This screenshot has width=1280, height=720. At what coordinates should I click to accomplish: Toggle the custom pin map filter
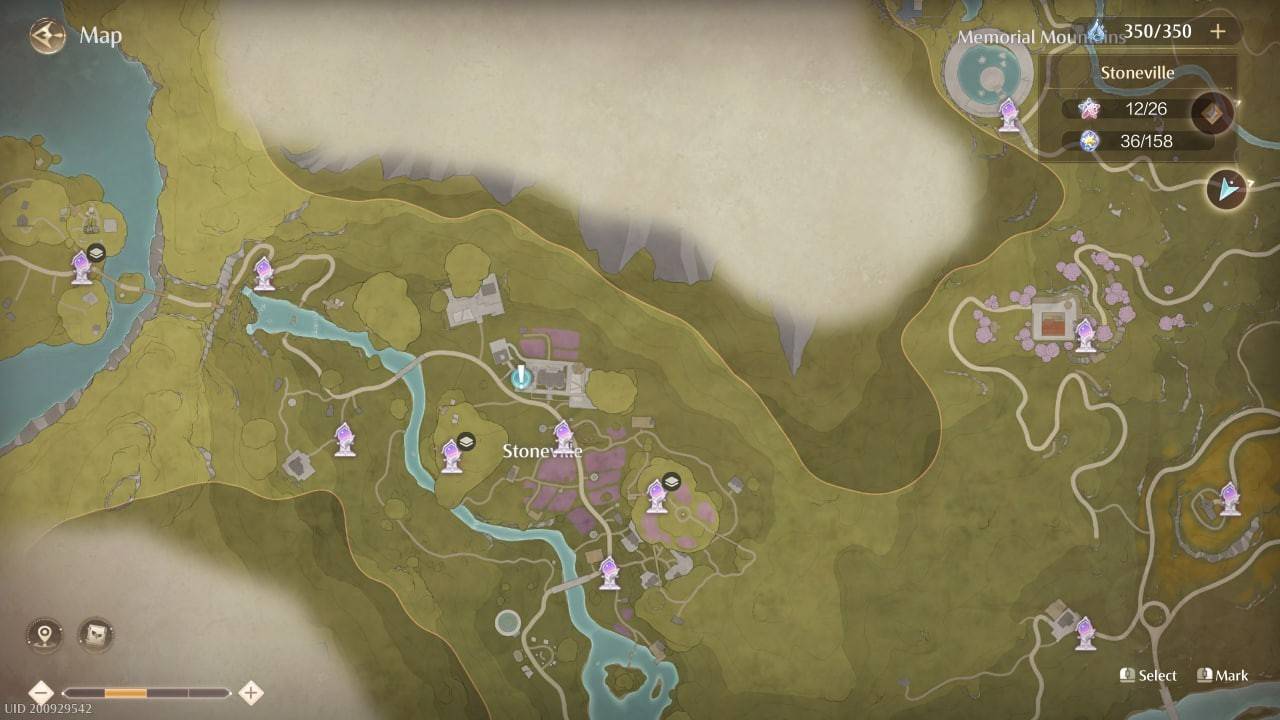(x=42, y=633)
